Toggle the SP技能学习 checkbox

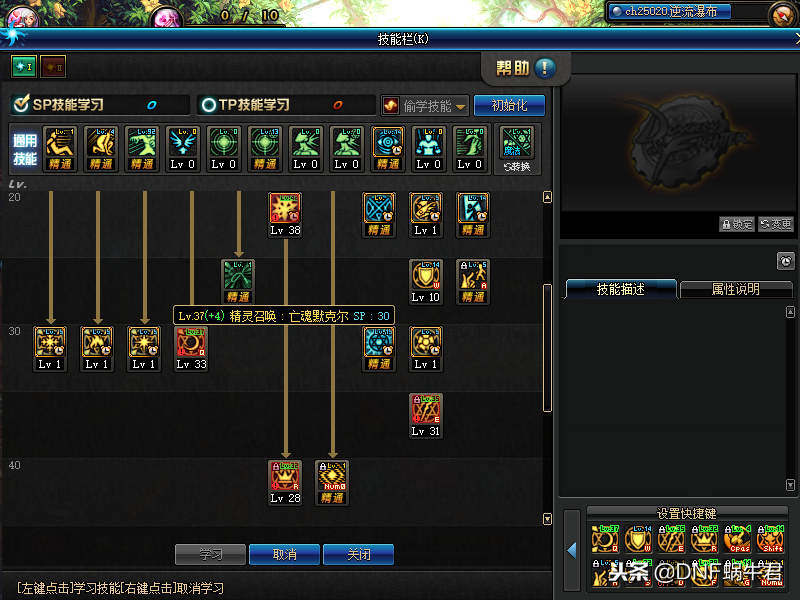[20, 104]
